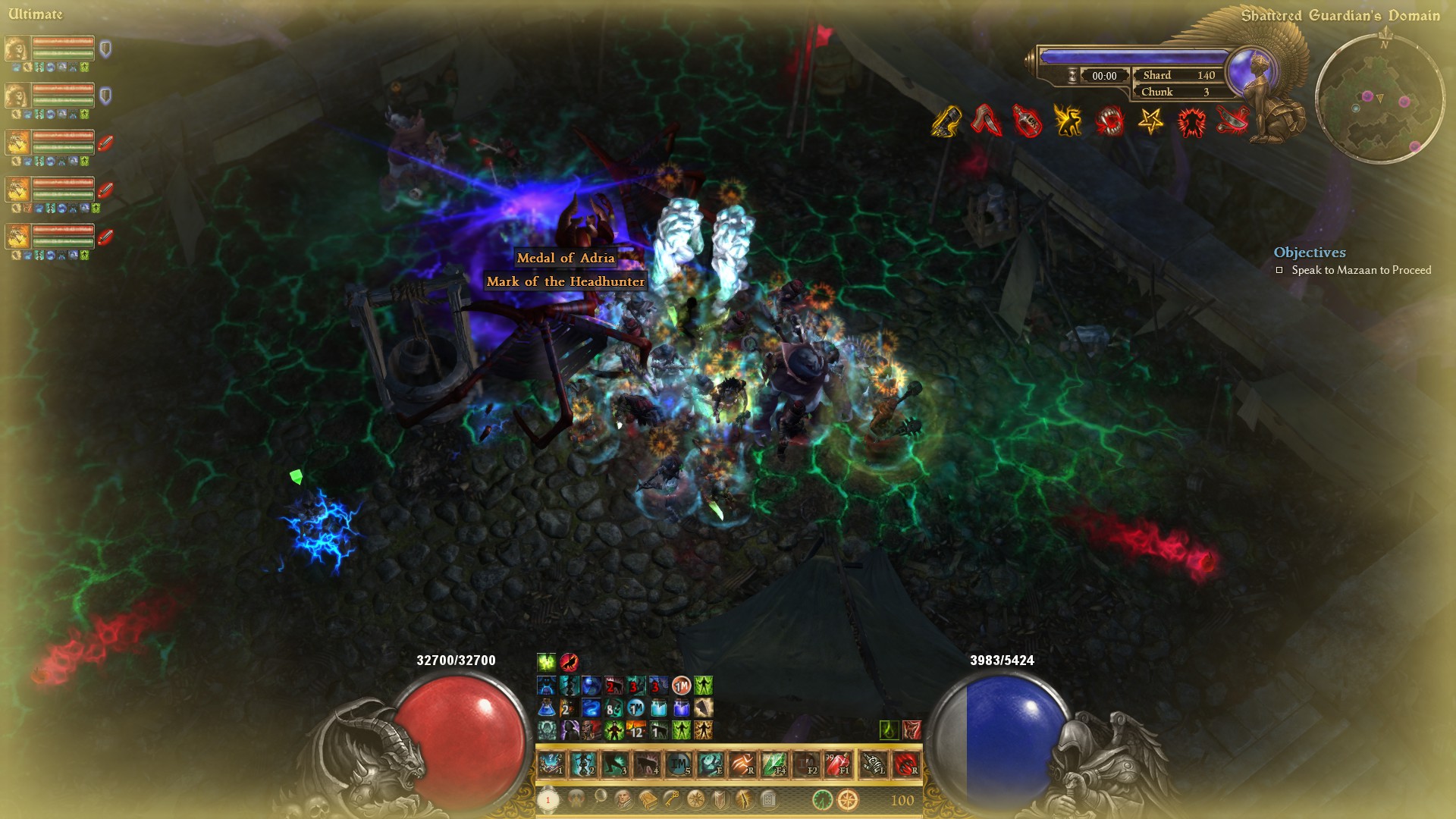
Task: Pick up the Mark of the Headhunter label
Action: (566, 281)
